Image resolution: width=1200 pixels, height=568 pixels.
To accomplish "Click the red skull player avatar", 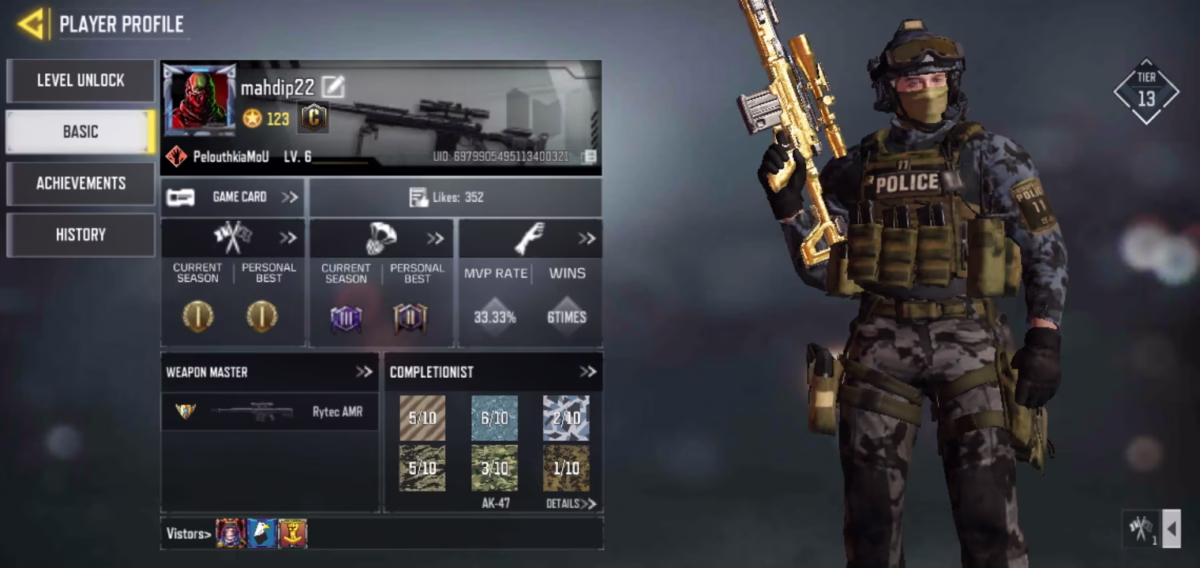I will 199,100.
